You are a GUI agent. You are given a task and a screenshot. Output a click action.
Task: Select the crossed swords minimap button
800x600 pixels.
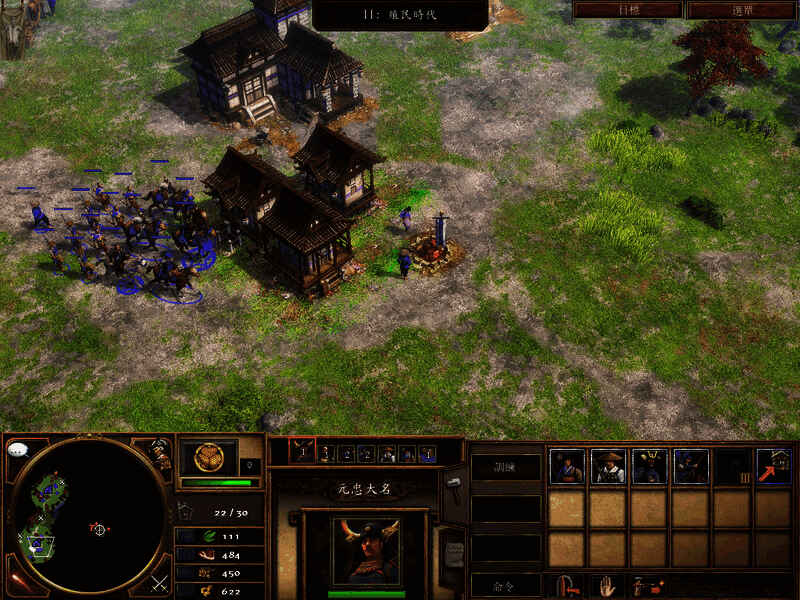tap(159, 582)
